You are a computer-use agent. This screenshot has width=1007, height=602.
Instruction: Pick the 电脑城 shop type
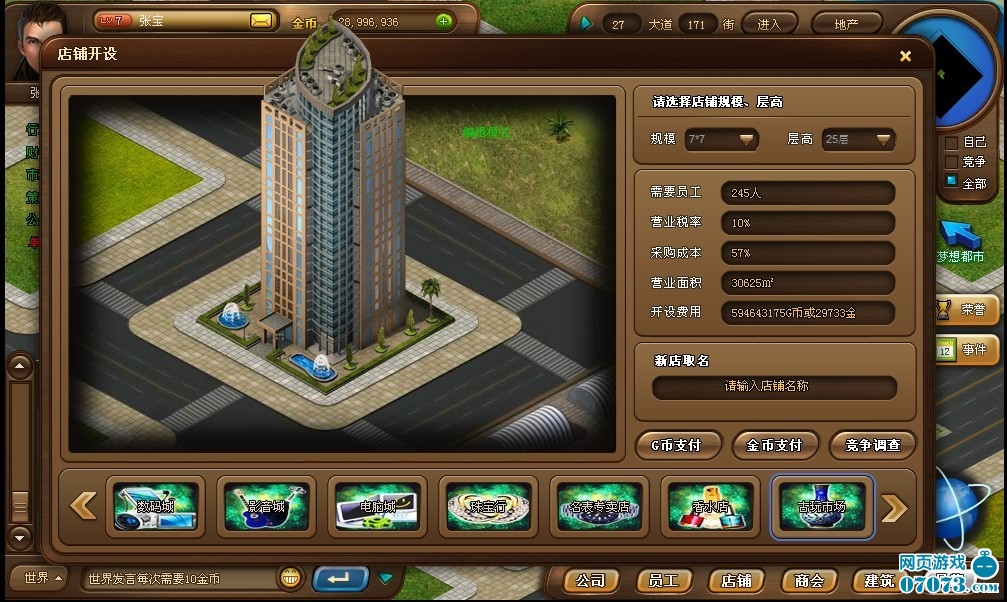[377, 506]
